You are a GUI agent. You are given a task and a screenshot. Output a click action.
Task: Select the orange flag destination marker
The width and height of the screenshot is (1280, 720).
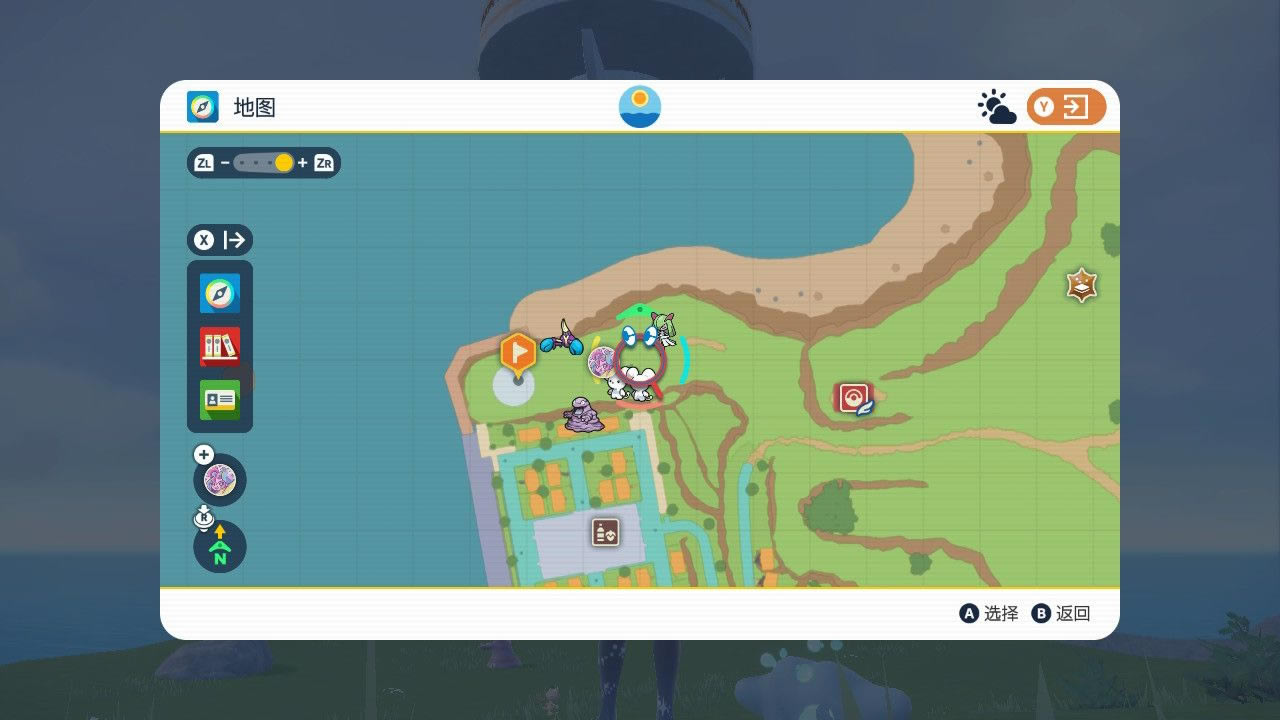point(518,352)
